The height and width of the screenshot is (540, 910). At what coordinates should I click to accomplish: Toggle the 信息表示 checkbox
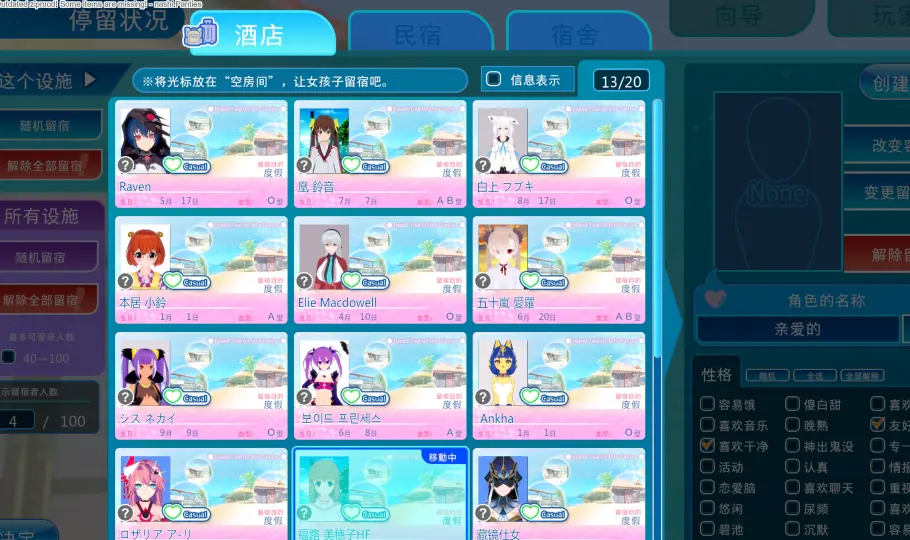[493, 79]
